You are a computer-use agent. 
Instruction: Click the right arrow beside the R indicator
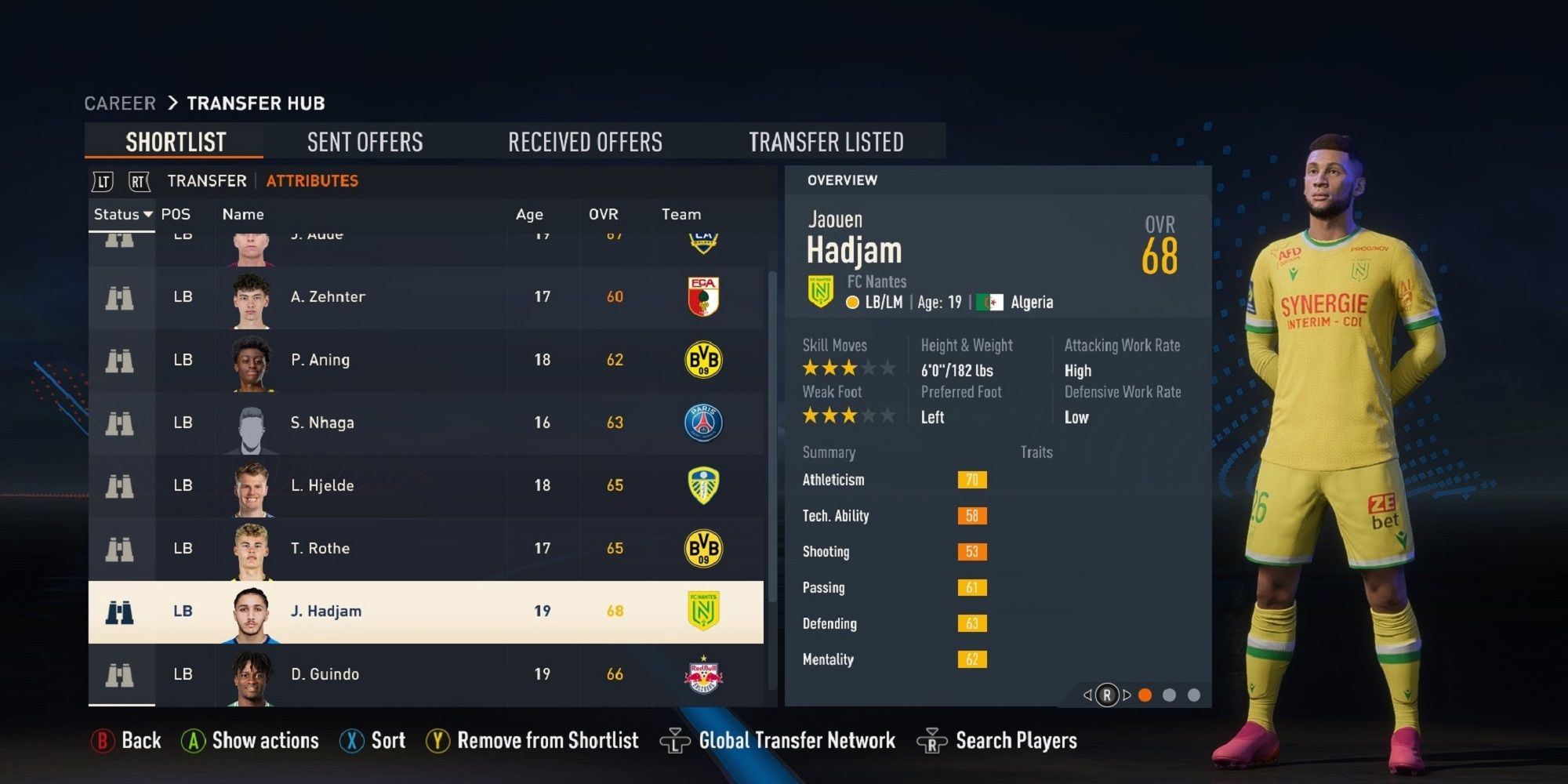[x=1127, y=694]
